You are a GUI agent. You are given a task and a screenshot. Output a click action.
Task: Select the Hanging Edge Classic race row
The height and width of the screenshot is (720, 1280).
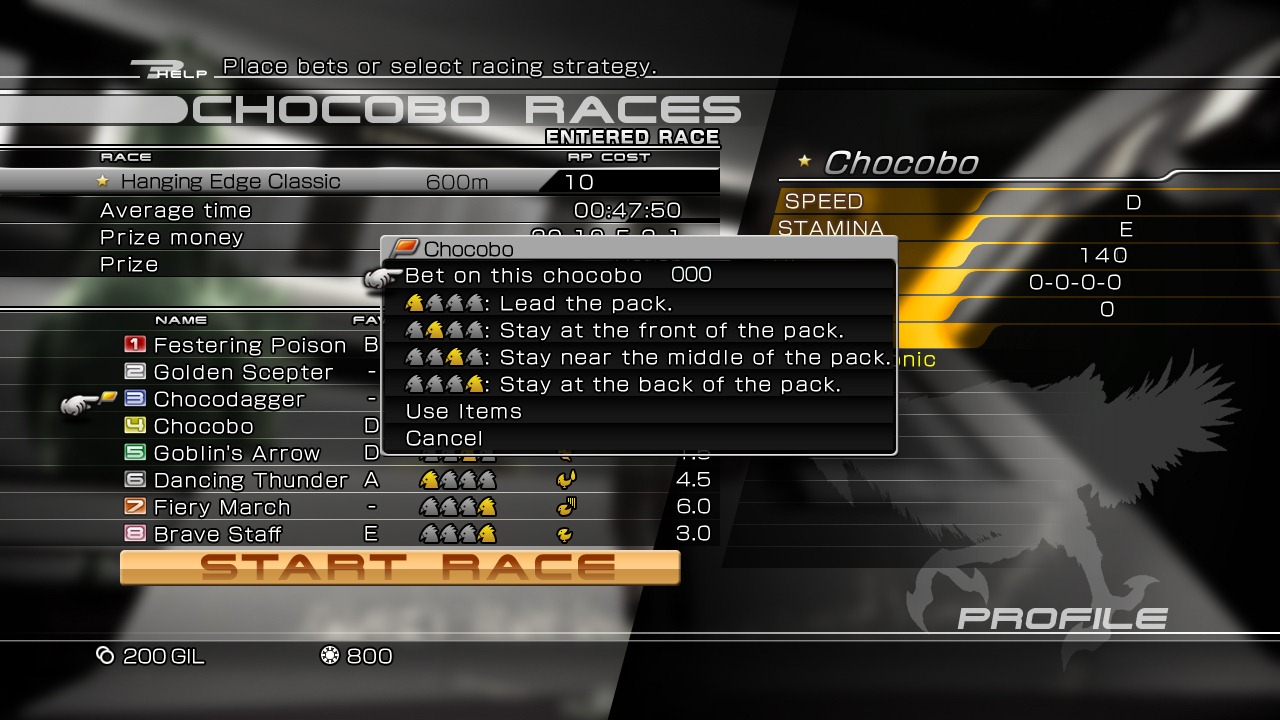[230, 181]
